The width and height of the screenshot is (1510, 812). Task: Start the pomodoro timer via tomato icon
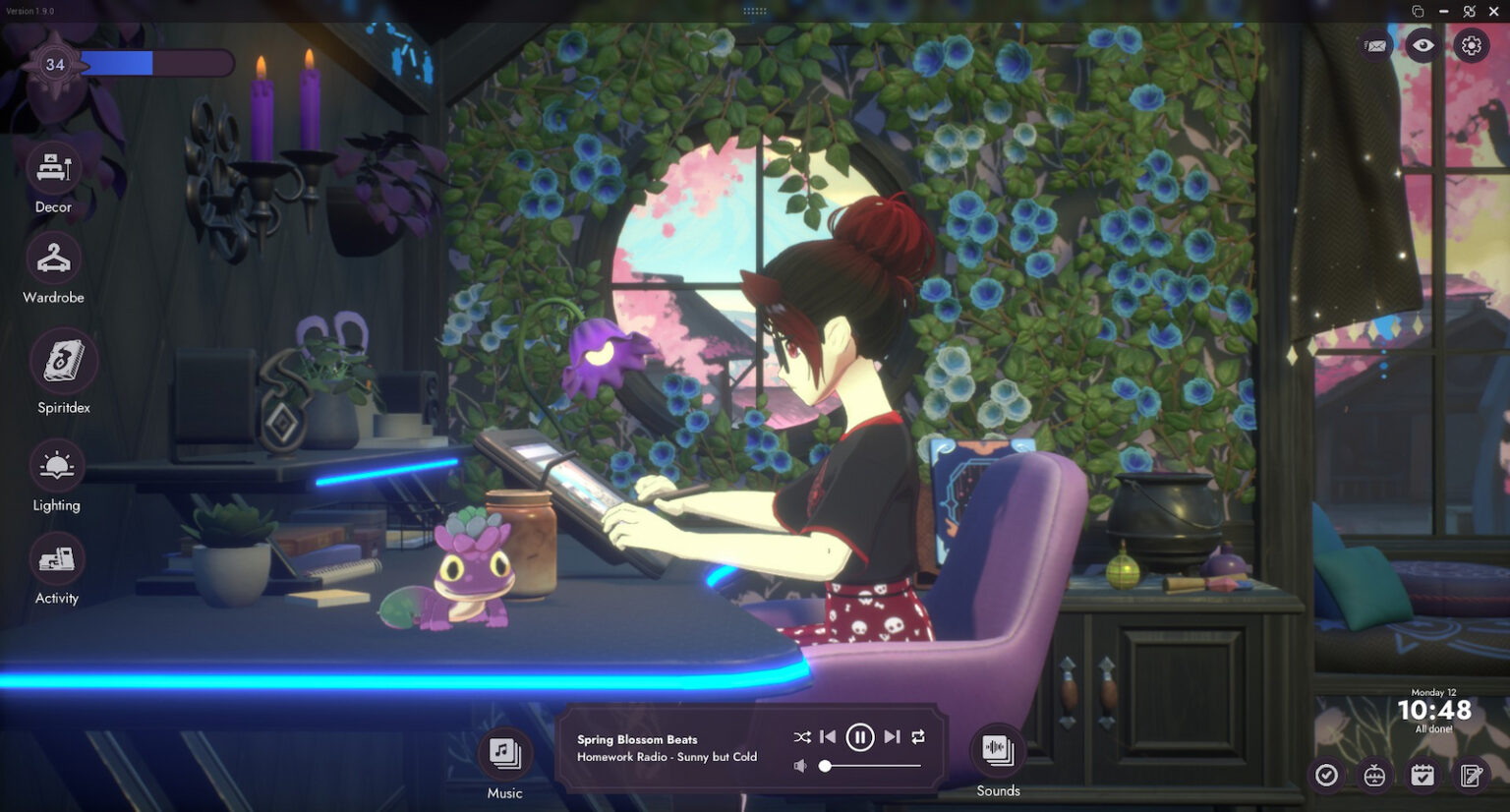1373,776
